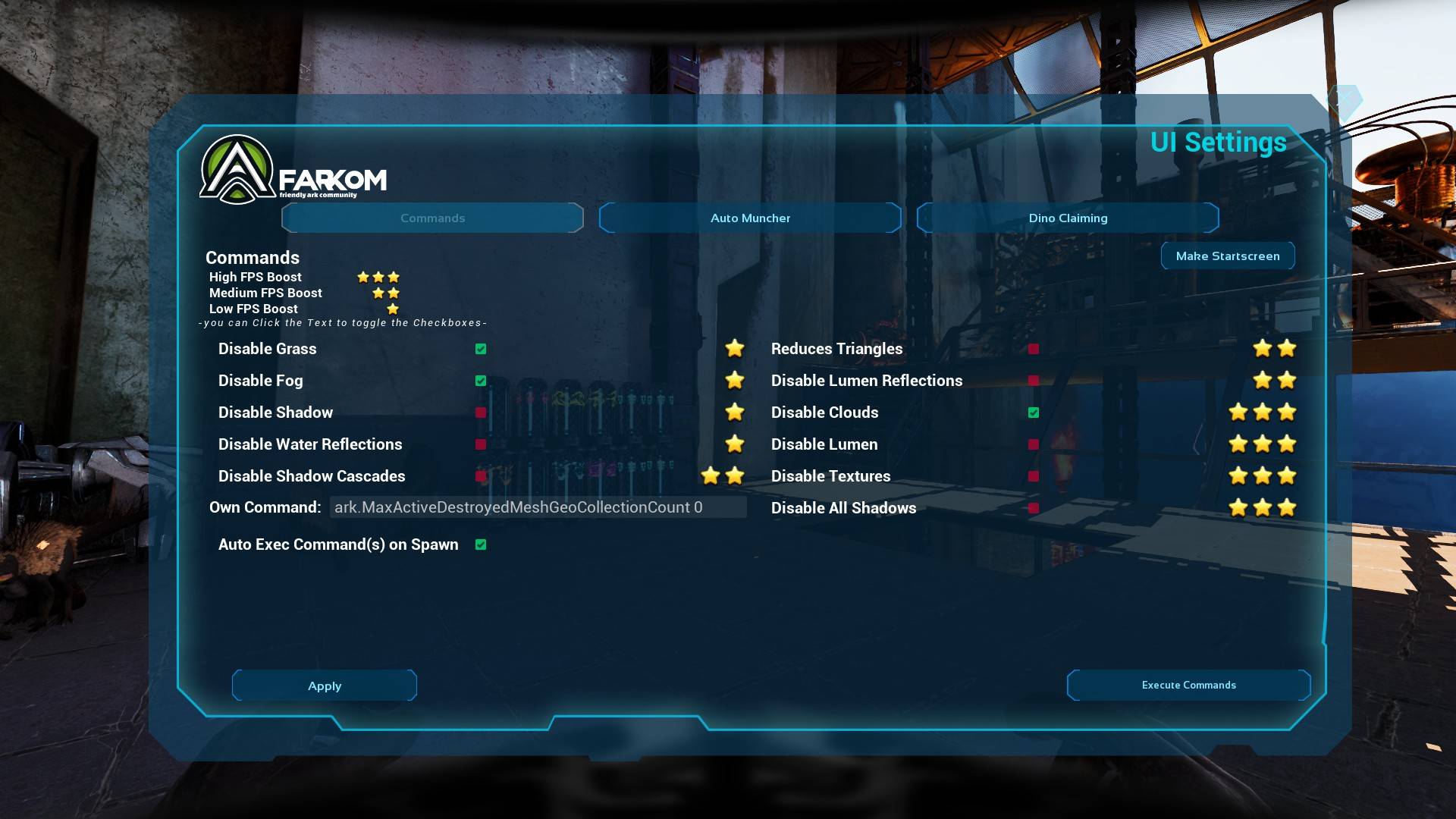1456x819 pixels.
Task: Tick the Disable Water Reflections checkbox
Action: 481,444
